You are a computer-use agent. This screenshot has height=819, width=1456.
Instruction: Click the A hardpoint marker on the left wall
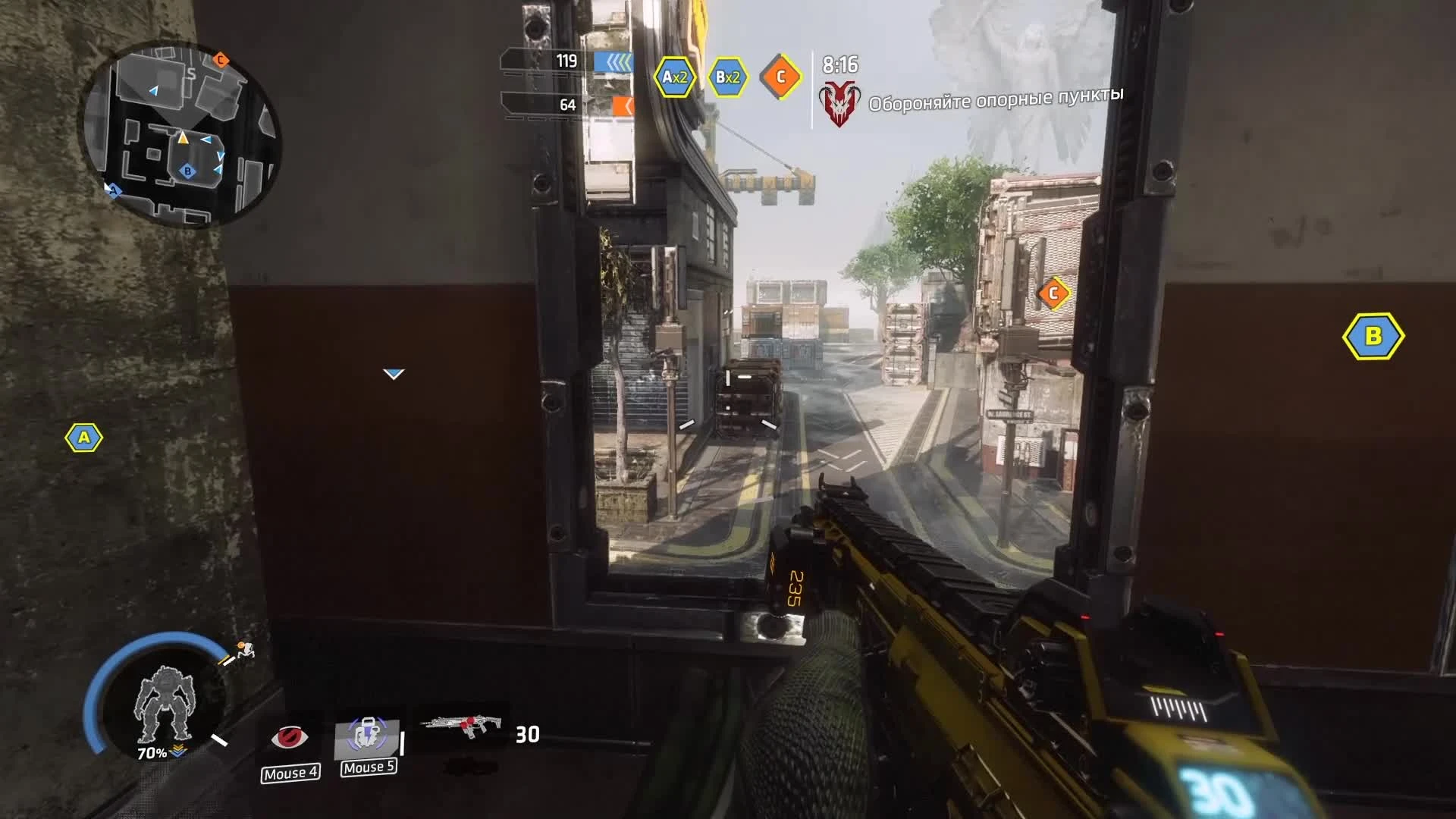point(86,438)
